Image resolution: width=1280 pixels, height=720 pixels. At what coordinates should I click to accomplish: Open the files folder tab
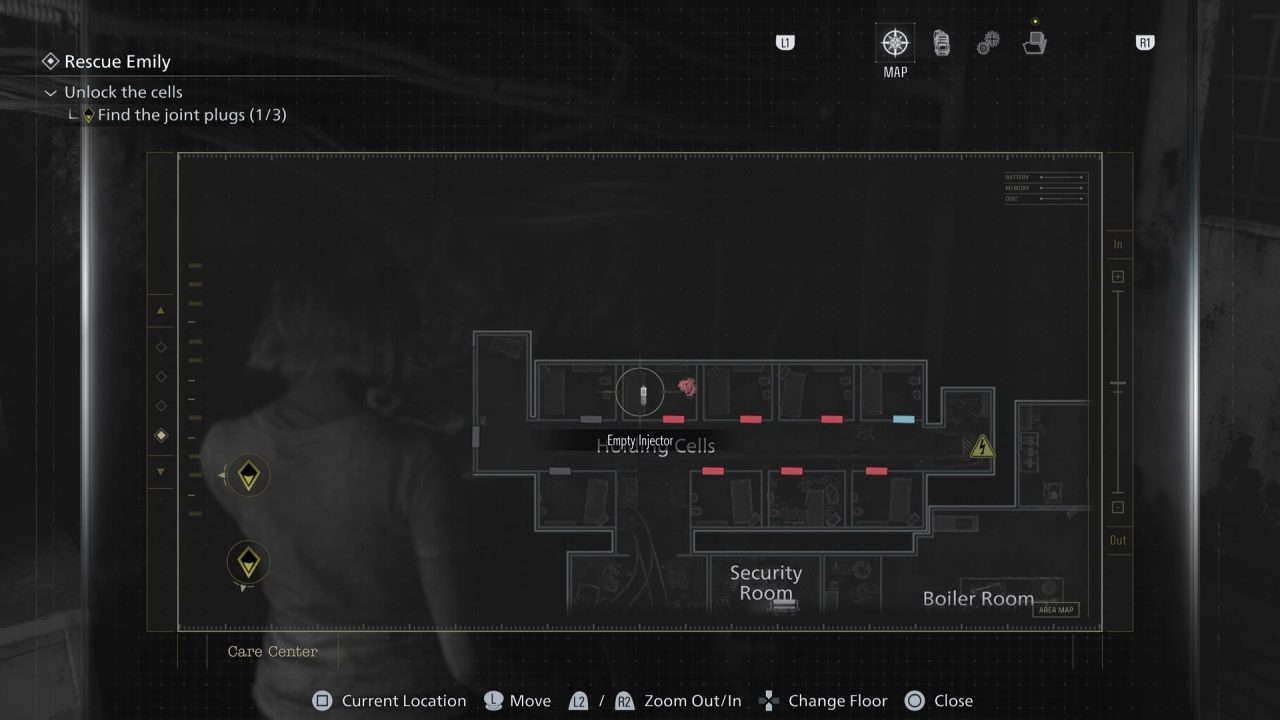[1034, 43]
